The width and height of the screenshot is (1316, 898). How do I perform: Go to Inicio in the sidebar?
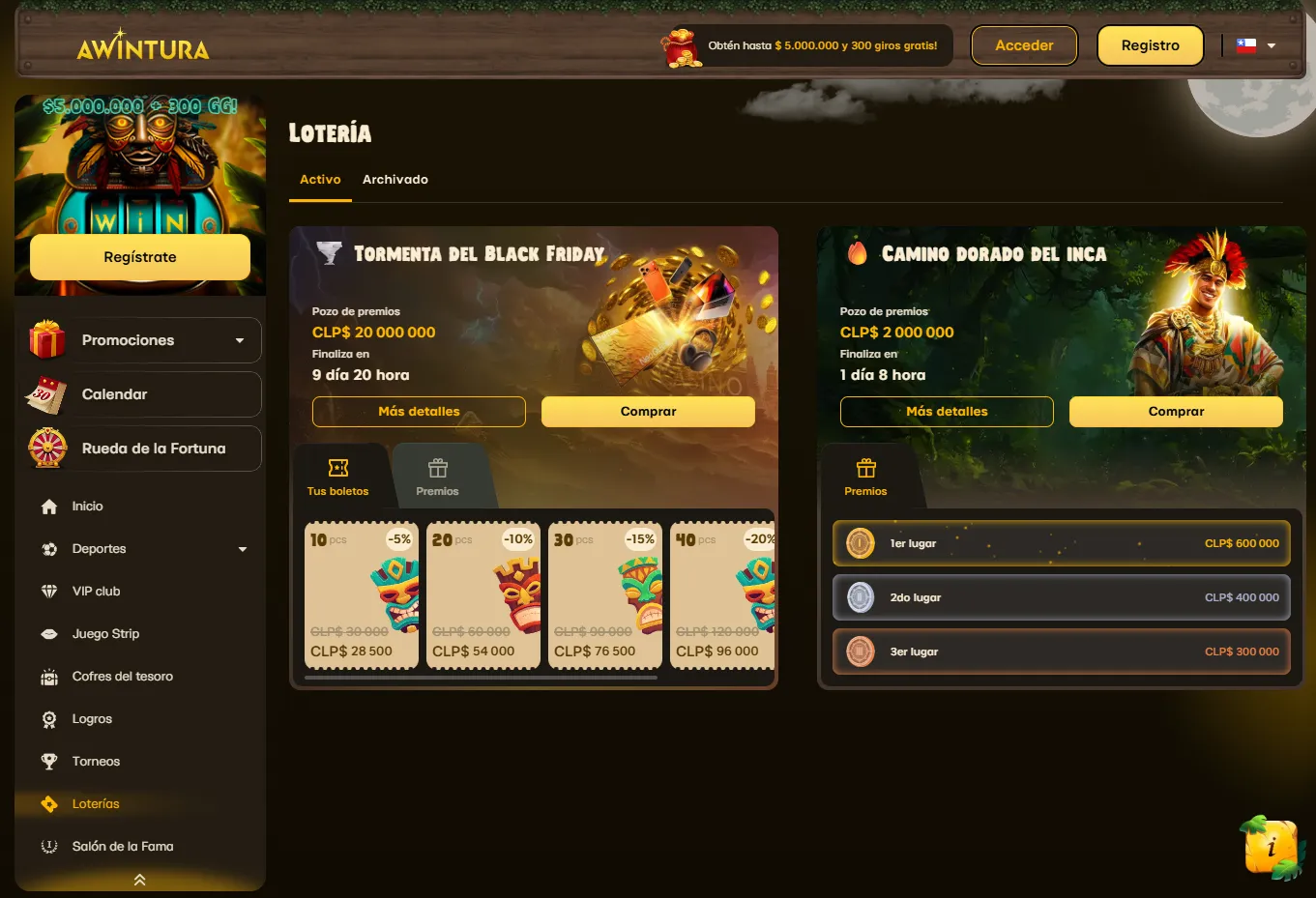pyautogui.click(x=87, y=507)
